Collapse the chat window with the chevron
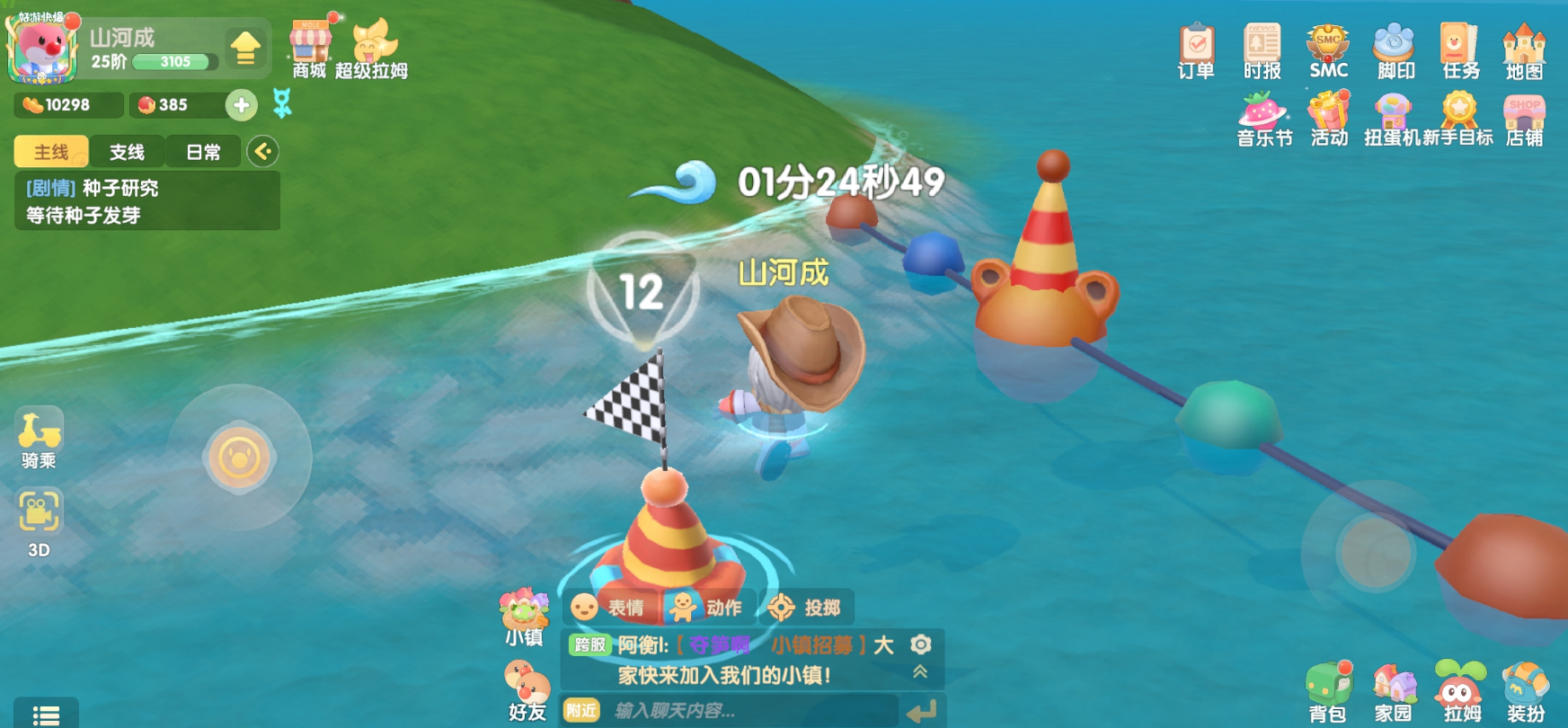 coord(919,670)
